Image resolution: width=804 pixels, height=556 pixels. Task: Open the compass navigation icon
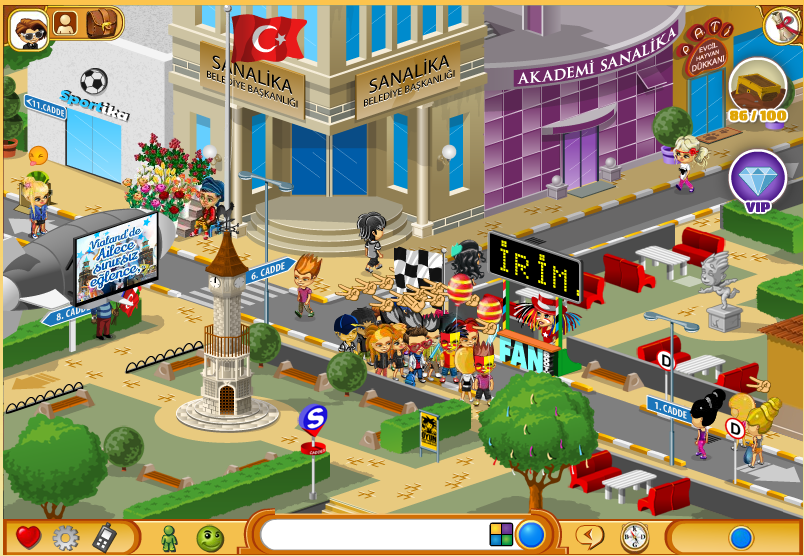[x=634, y=537]
